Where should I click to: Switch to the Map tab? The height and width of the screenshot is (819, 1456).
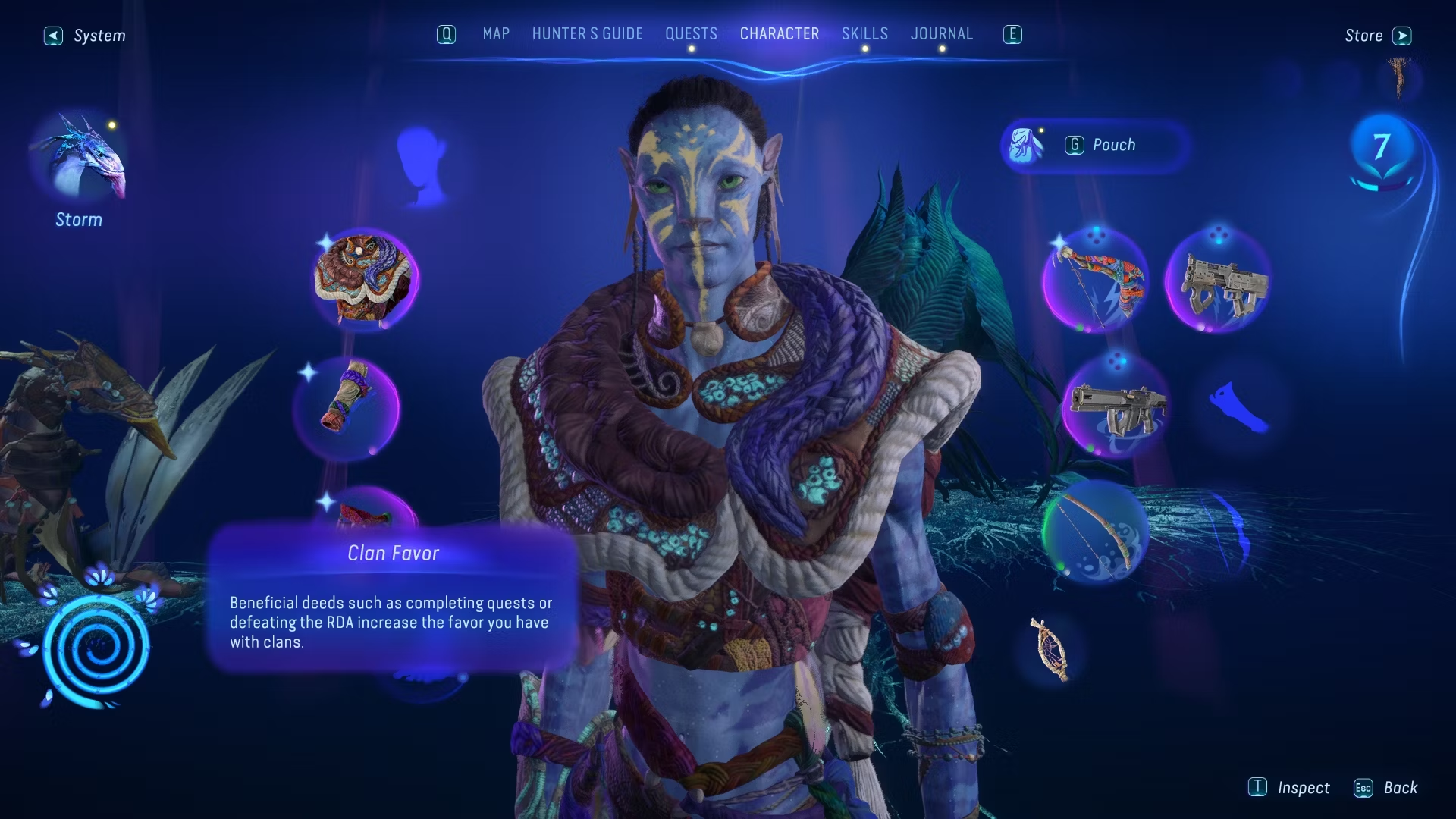(x=496, y=34)
